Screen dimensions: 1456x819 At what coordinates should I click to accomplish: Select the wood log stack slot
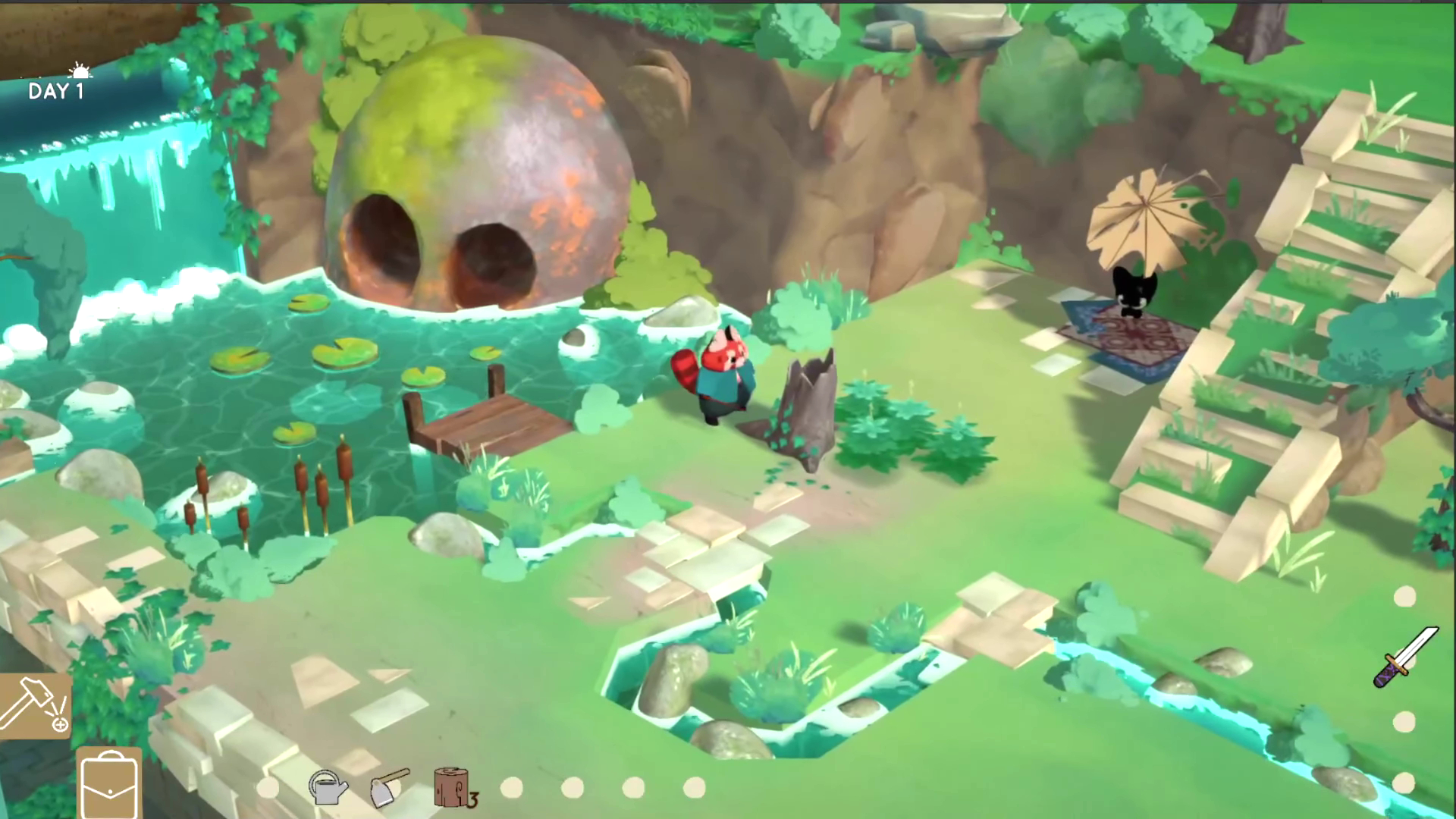(x=453, y=788)
